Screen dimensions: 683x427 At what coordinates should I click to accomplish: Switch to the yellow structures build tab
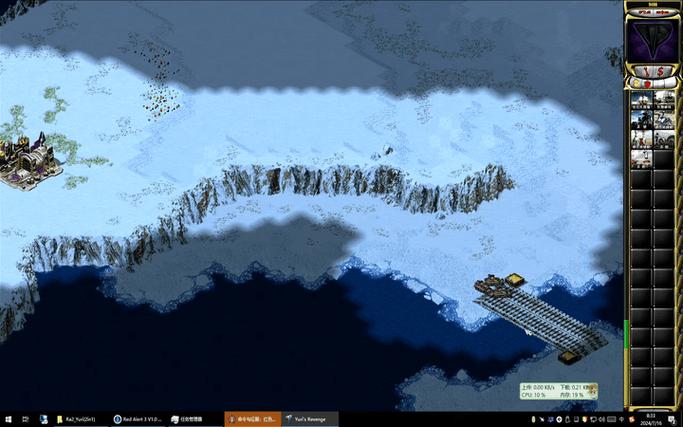click(634, 85)
